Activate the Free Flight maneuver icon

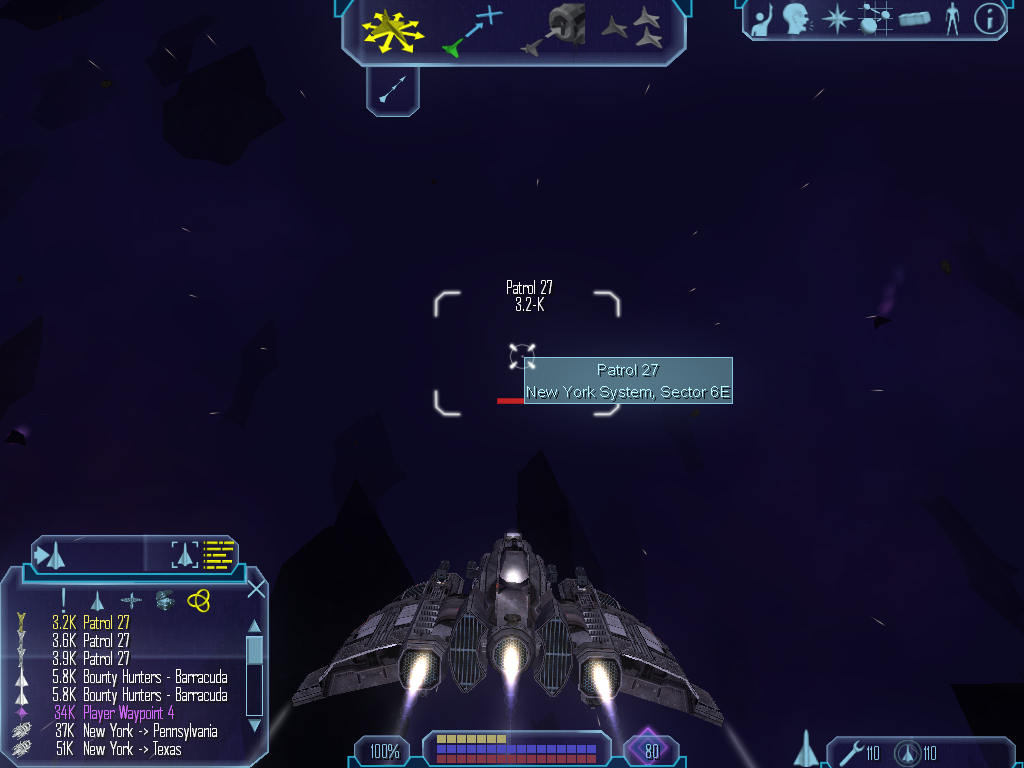pos(393,30)
